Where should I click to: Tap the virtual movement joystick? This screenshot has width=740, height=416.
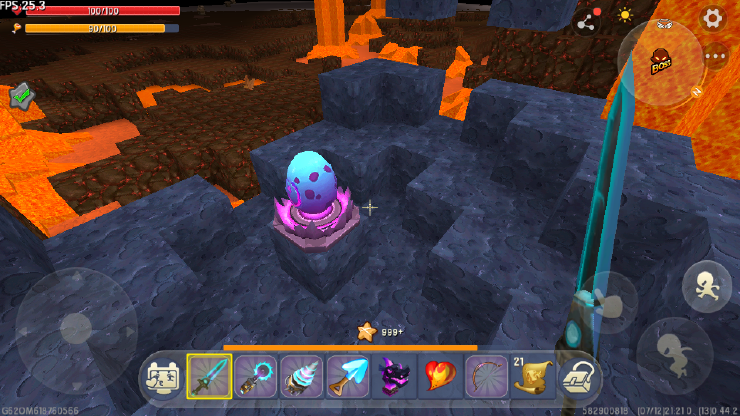click(x=76, y=327)
